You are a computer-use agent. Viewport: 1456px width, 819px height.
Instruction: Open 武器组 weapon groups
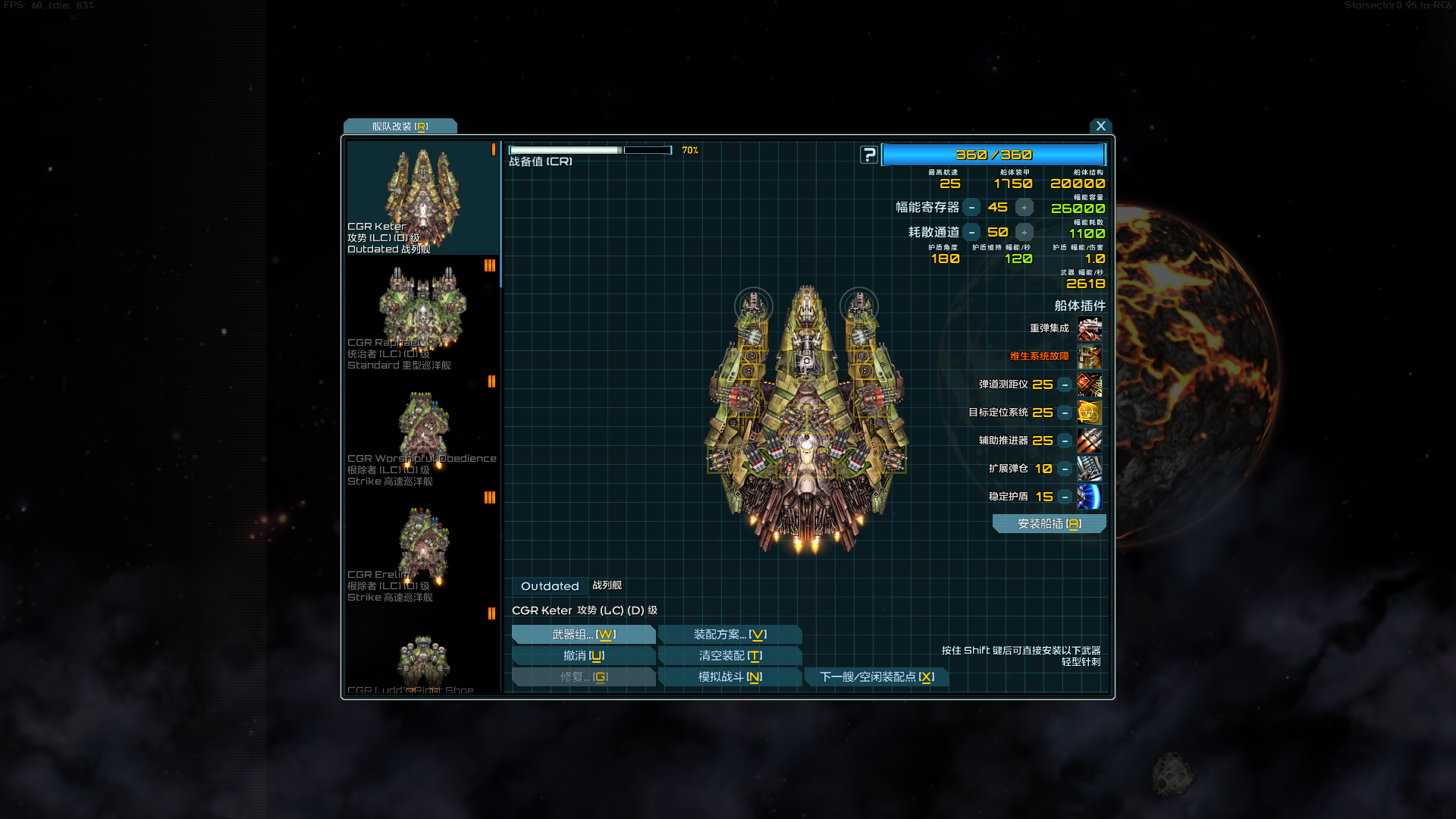583,635
